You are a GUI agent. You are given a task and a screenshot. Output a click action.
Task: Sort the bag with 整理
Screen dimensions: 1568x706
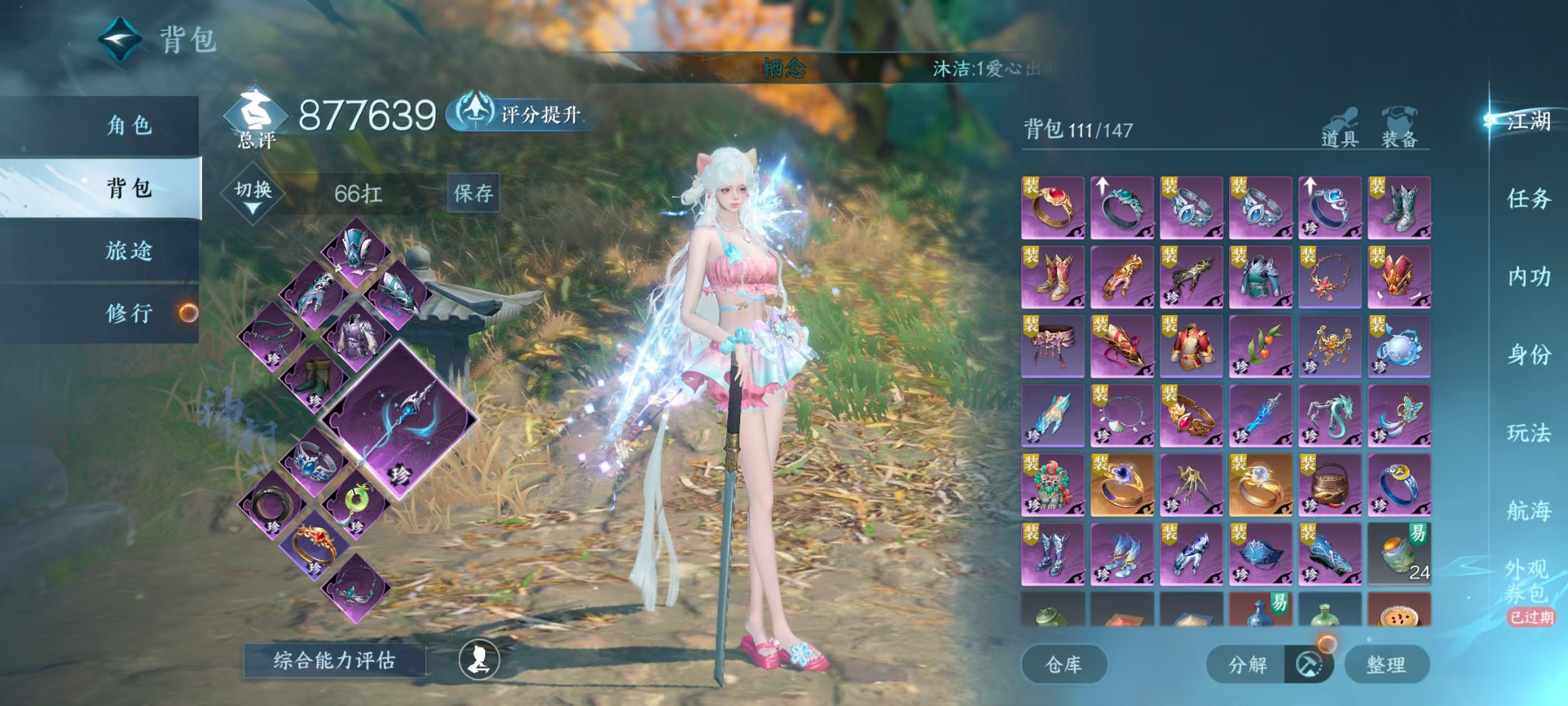(x=1385, y=664)
